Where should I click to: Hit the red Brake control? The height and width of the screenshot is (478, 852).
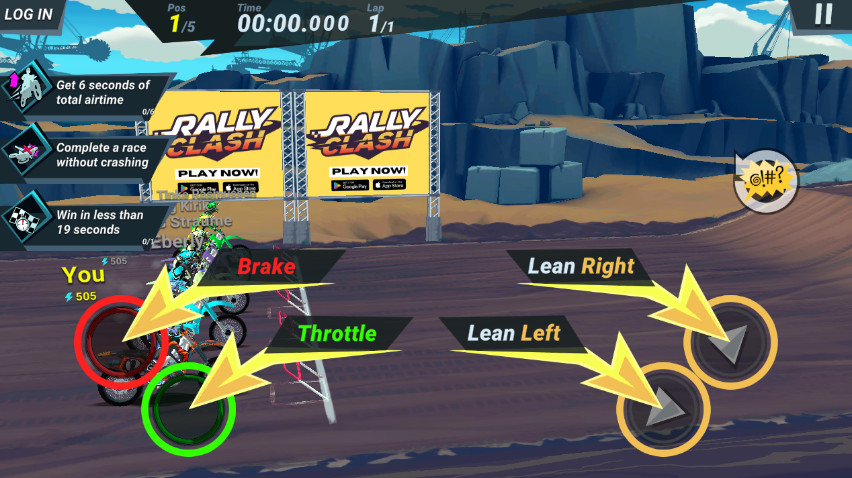pos(121,341)
